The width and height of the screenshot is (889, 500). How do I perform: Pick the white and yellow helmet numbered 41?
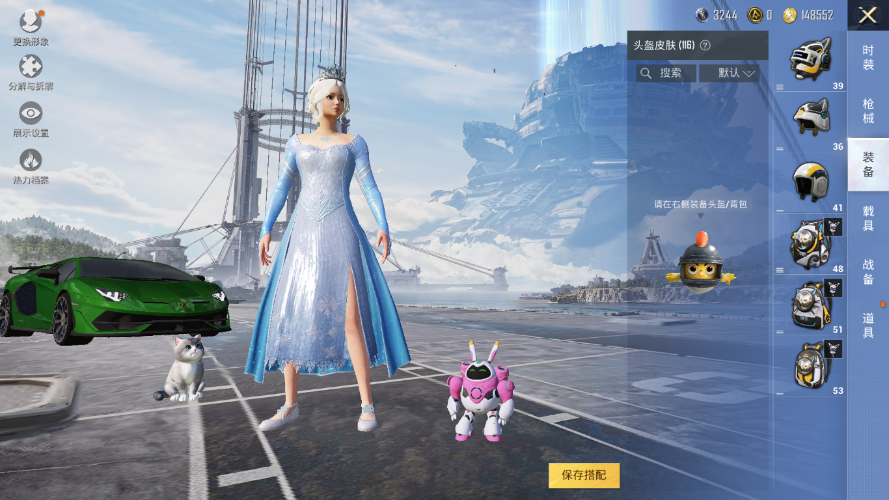(x=810, y=181)
